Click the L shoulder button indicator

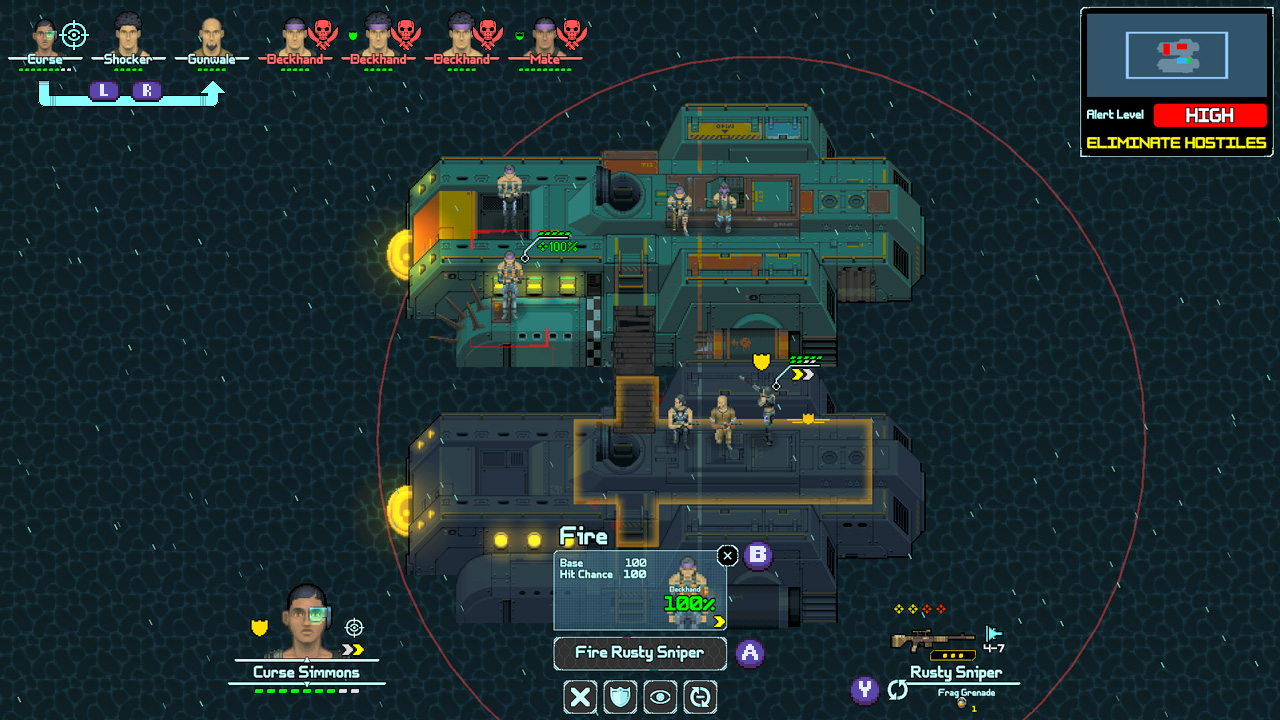click(104, 90)
